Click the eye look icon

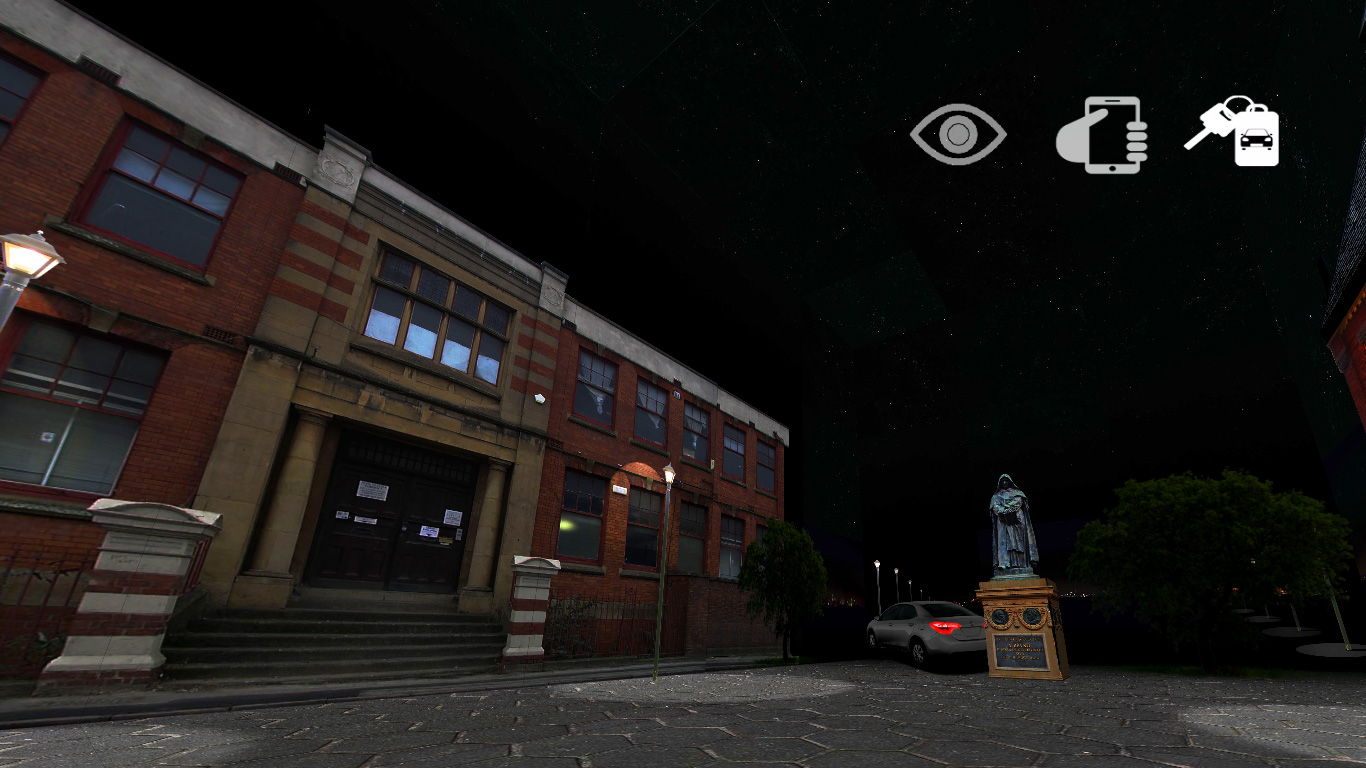[957, 135]
